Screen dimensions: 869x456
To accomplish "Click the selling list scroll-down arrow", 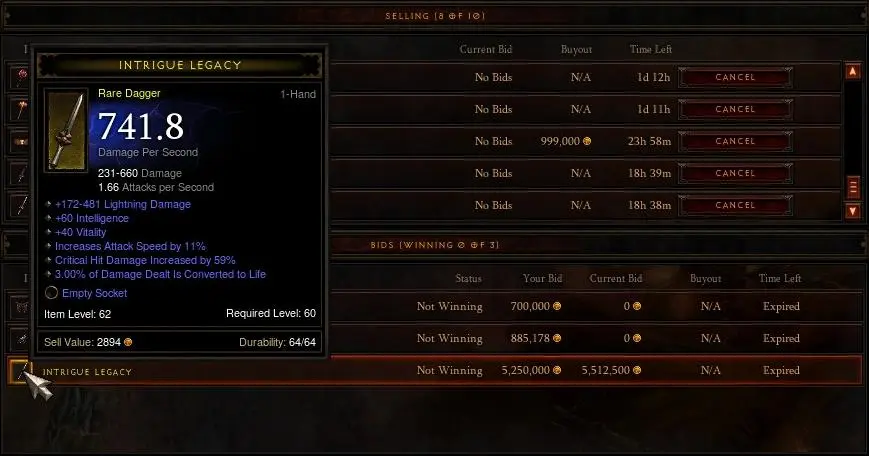I will pos(853,211).
